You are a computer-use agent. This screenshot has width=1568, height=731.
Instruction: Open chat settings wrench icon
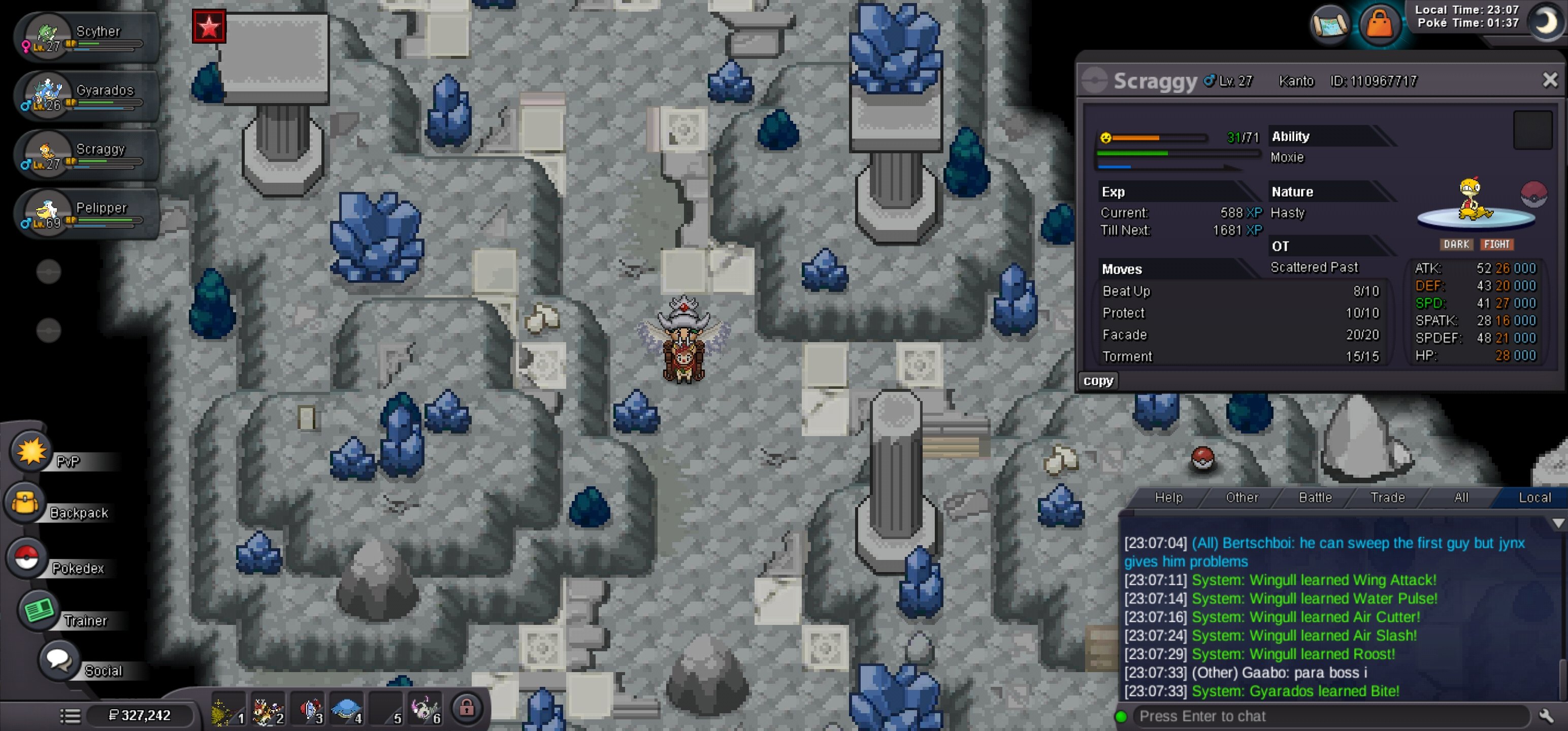coord(1547,716)
